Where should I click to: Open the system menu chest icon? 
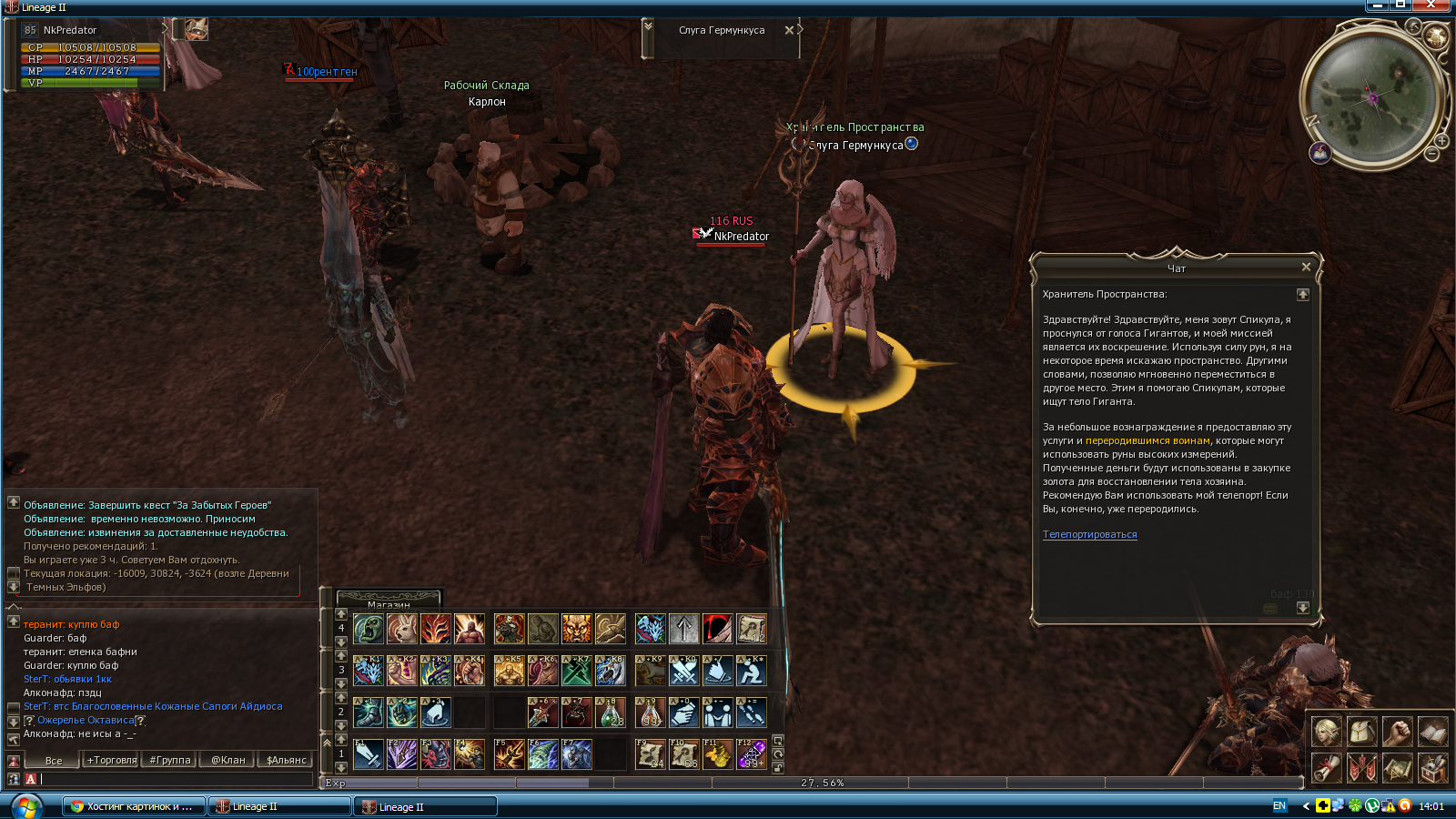[1432, 767]
